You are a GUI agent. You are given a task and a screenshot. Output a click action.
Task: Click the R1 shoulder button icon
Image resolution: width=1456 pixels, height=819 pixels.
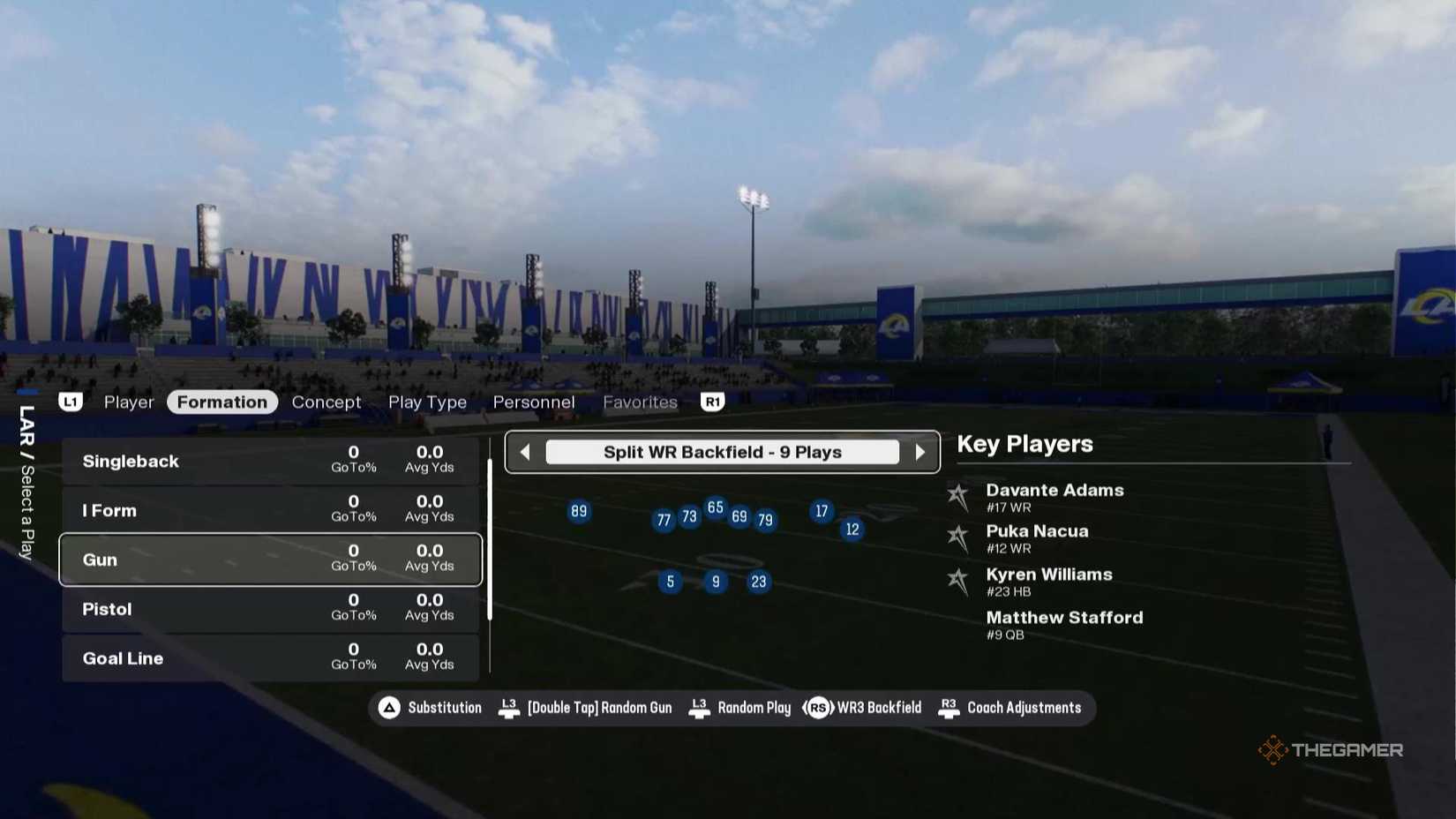pos(711,402)
